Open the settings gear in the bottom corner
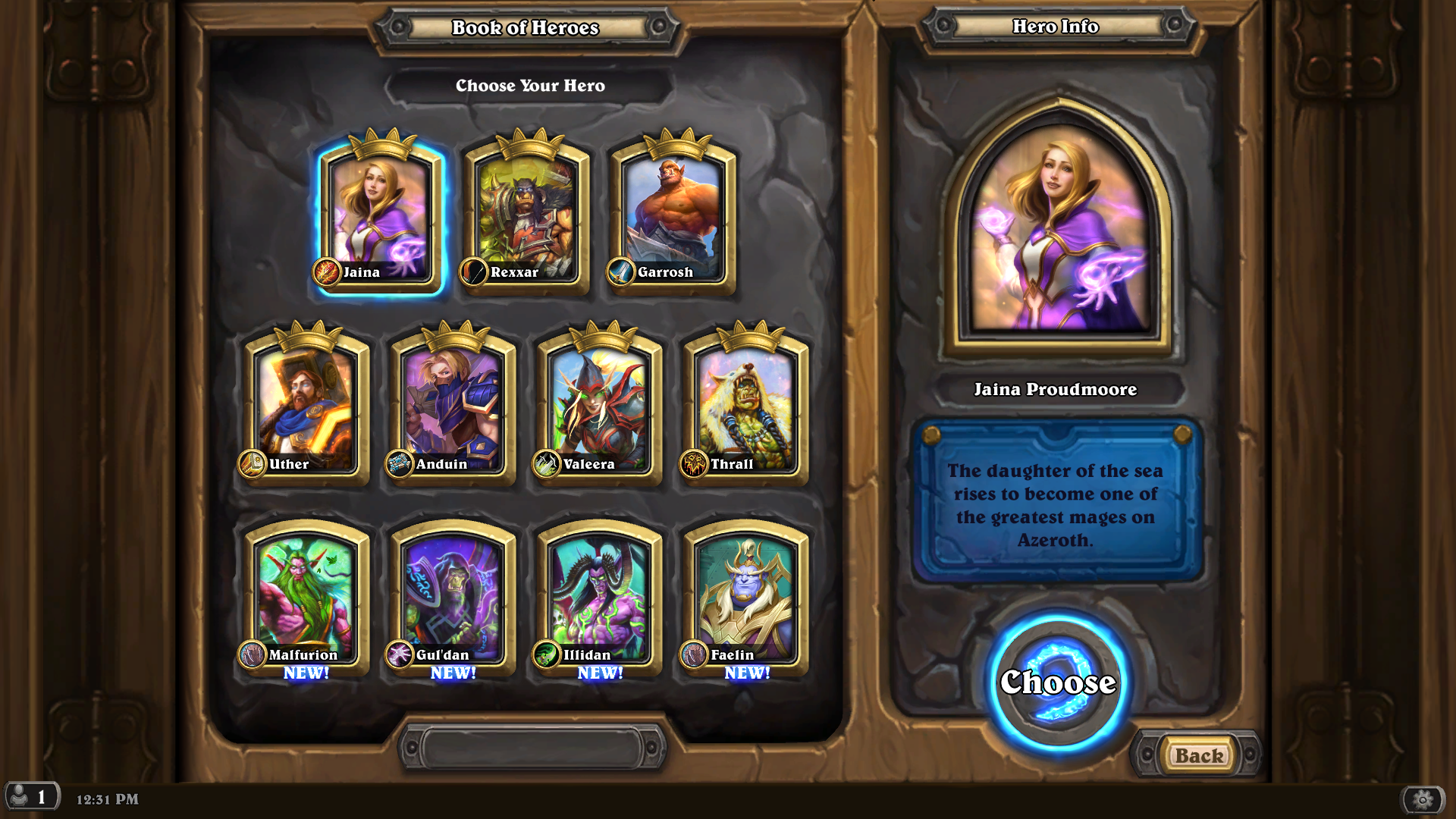 coord(1423,798)
